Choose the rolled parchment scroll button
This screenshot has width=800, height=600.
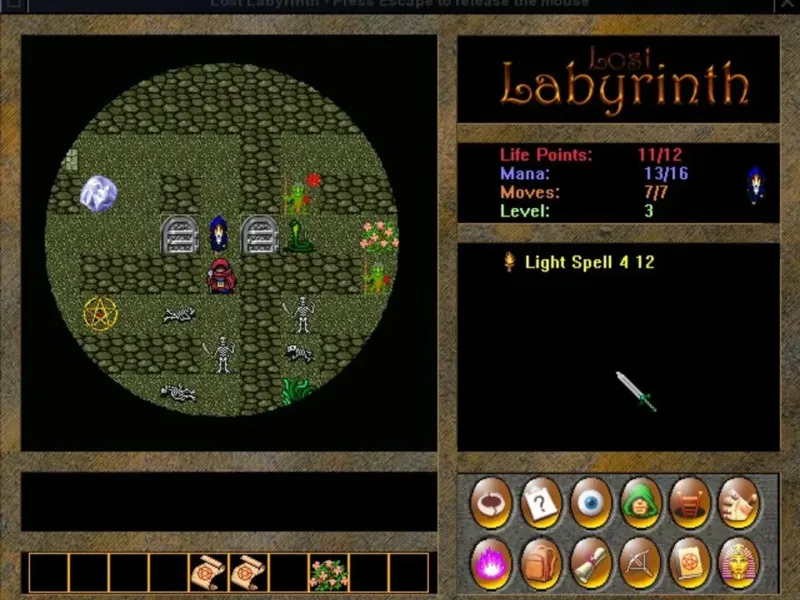pyautogui.click(x=591, y=562)
